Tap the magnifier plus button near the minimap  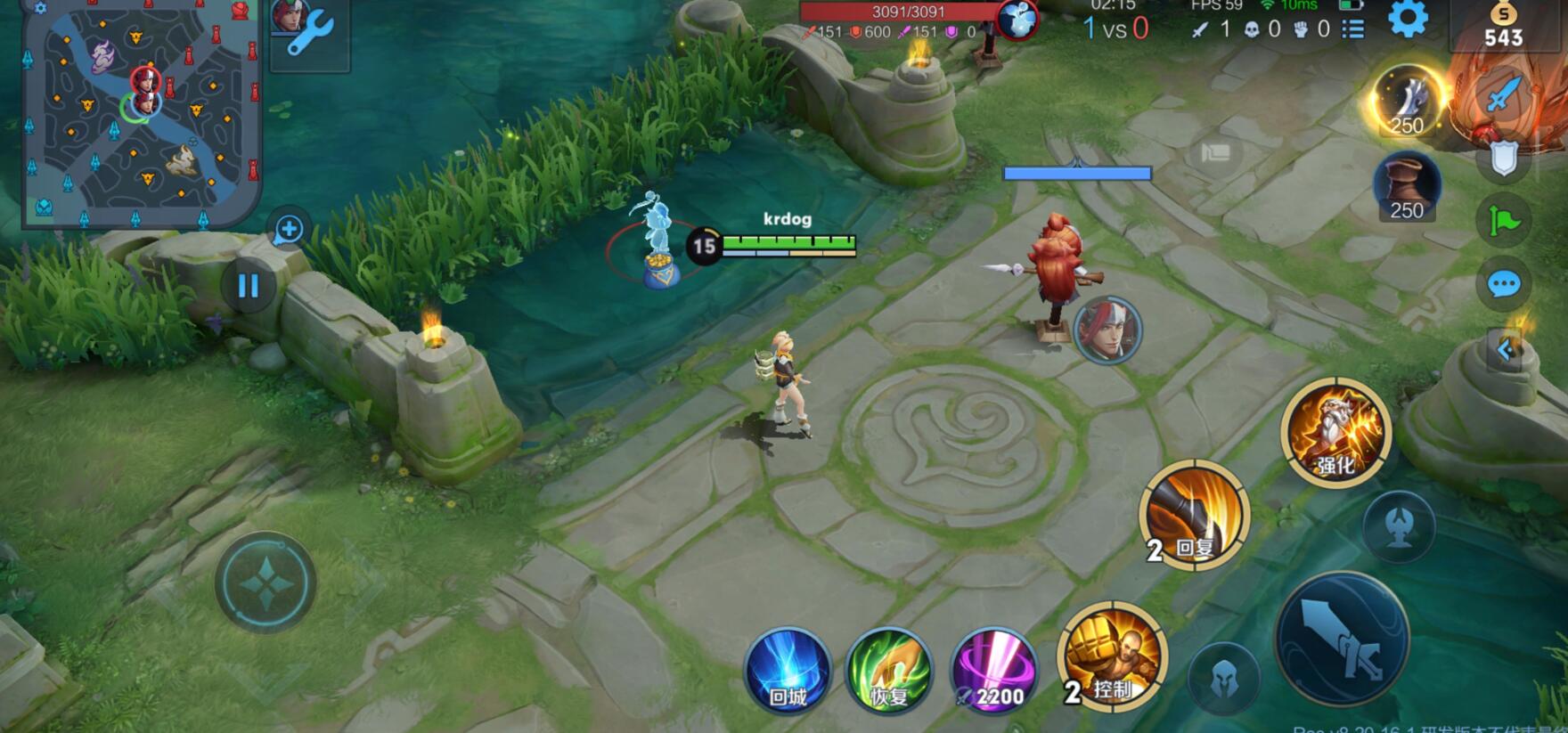[289, 230]
